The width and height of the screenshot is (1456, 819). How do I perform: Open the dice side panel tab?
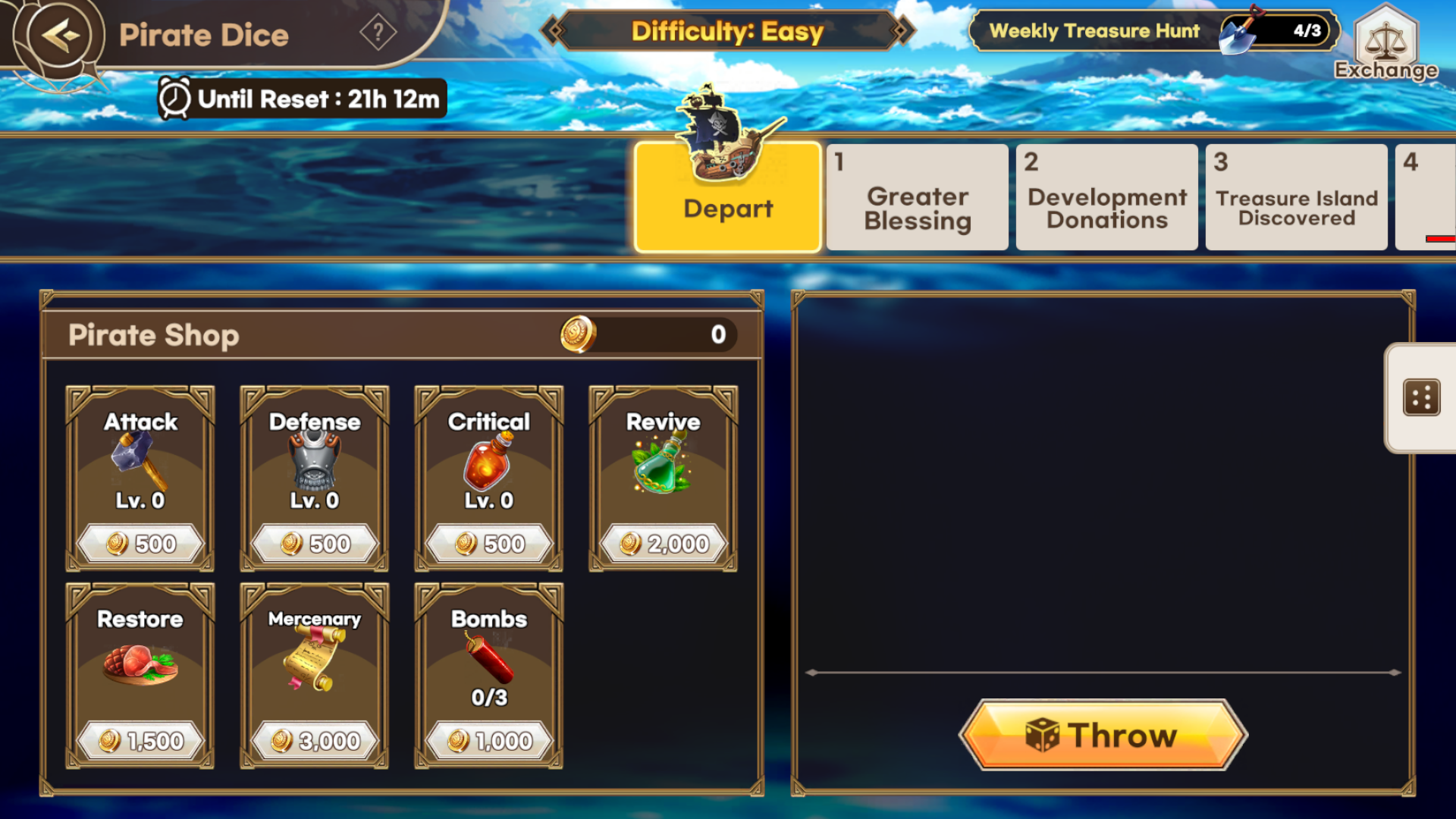point(1421,398)
